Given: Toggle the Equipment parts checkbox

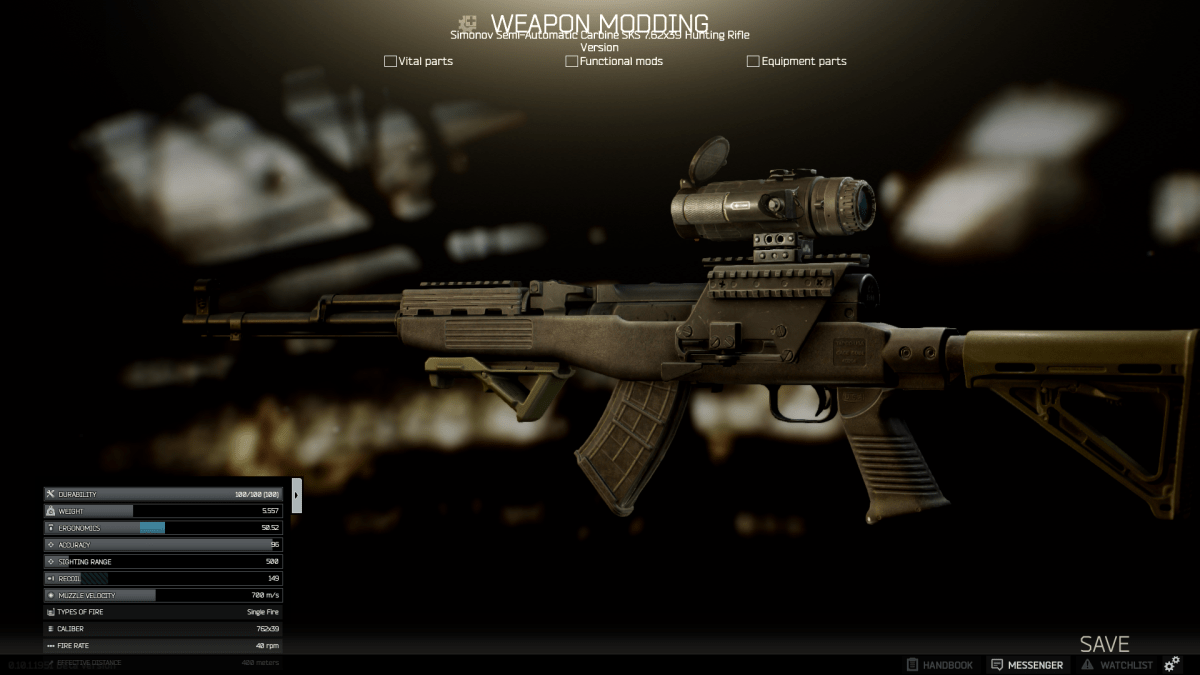Looking at the screenshot, I should pyautogui.click(x=753, y=61).
